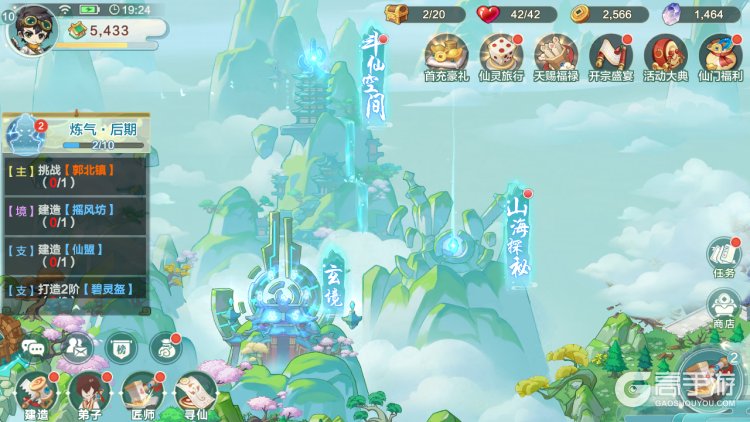Open the 商店 shop
Viewport: 750px width, 422px height.
723,308
